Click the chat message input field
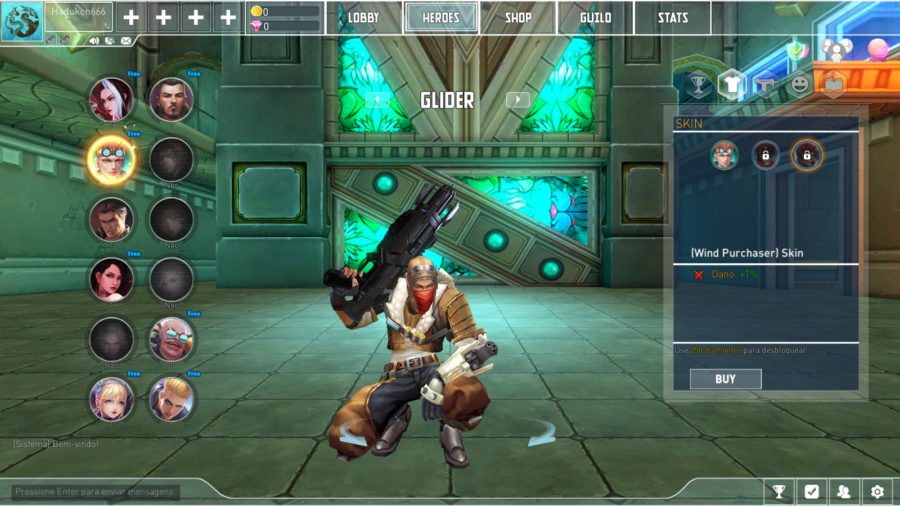The width and height of the screenshot is (900, 506). coord(96,491)
